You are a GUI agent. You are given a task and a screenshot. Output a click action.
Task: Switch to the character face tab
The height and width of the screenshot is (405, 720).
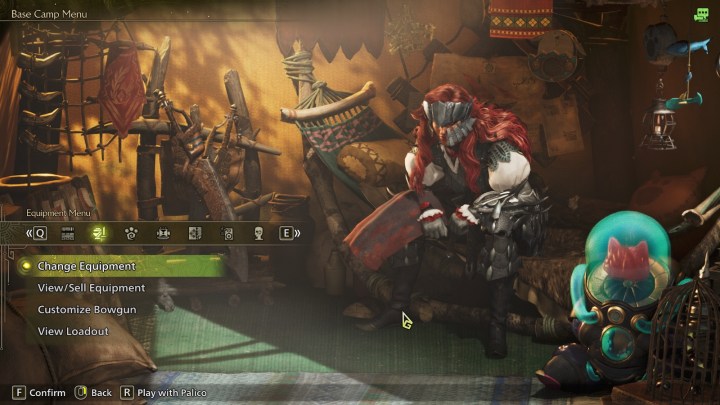pyautogui.click(x=257, y=233)
